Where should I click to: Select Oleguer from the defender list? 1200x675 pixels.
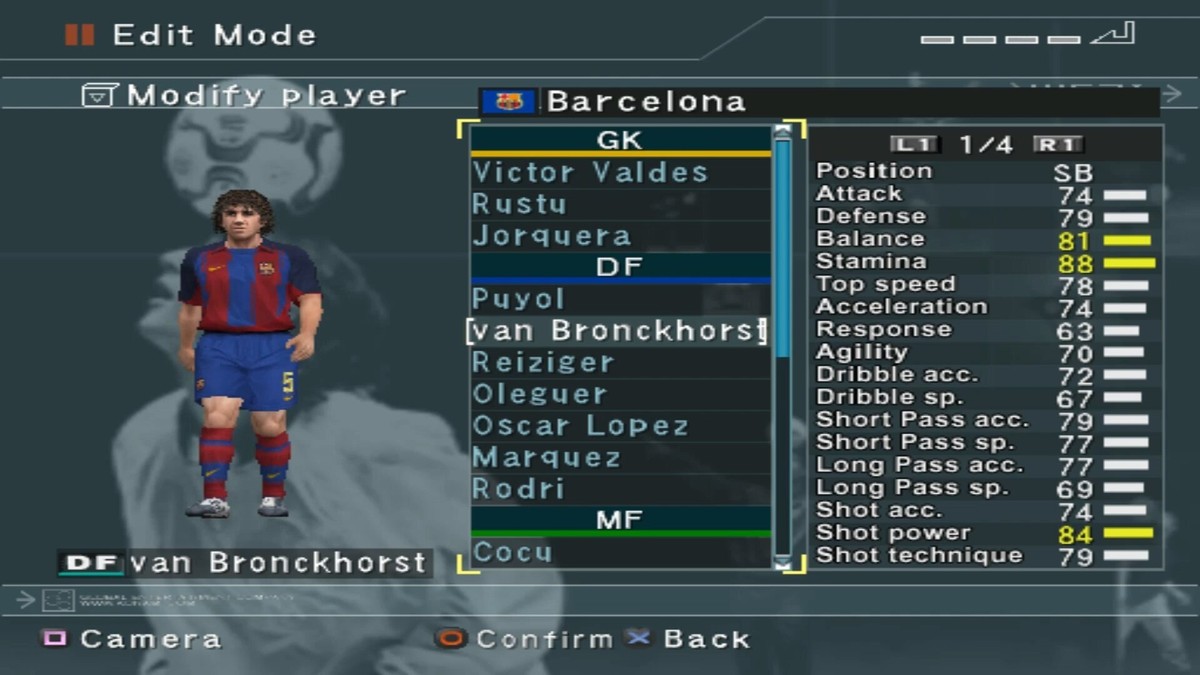[540, 394]
